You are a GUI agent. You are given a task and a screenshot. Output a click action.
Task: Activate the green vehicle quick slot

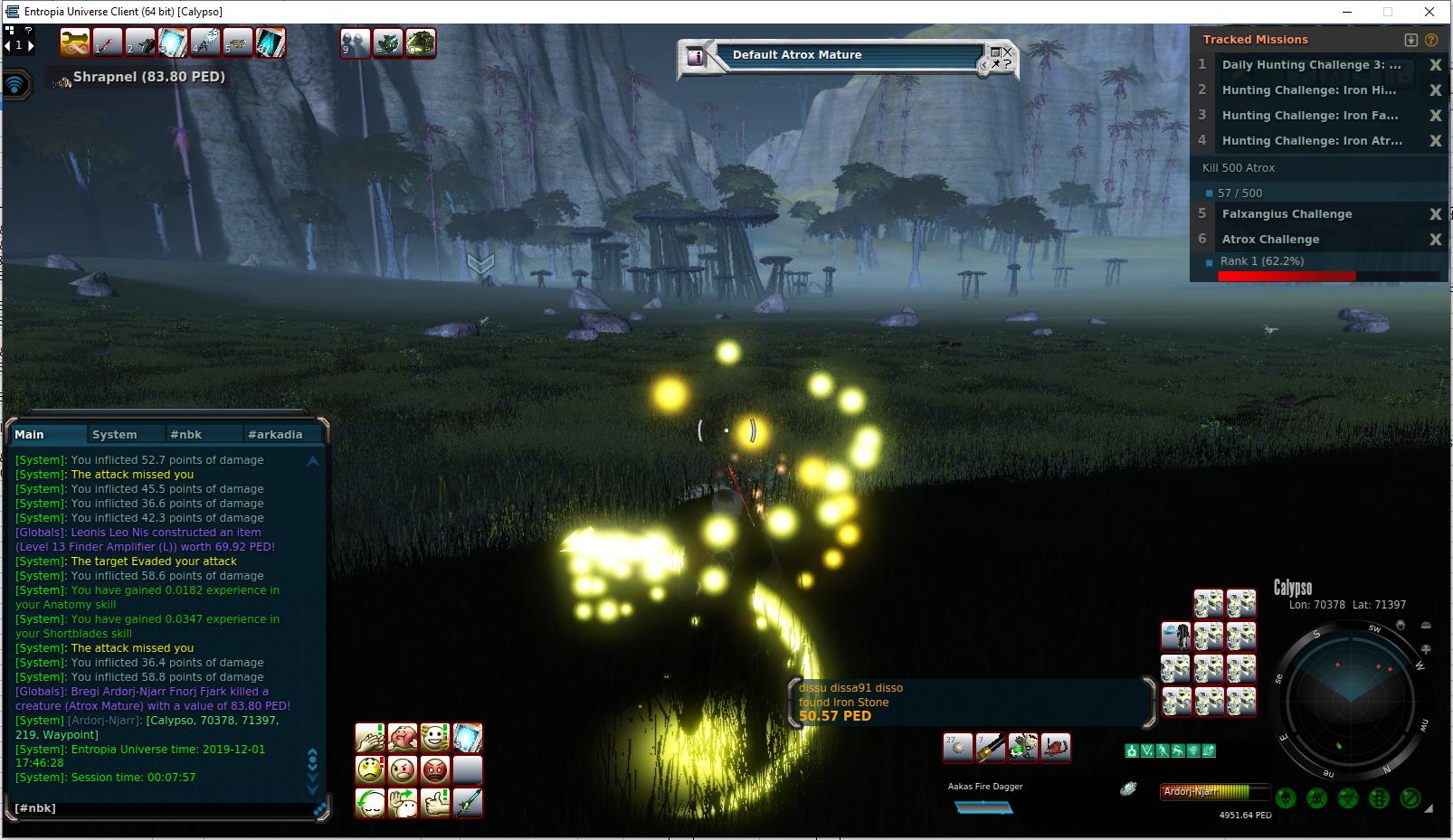420,42
